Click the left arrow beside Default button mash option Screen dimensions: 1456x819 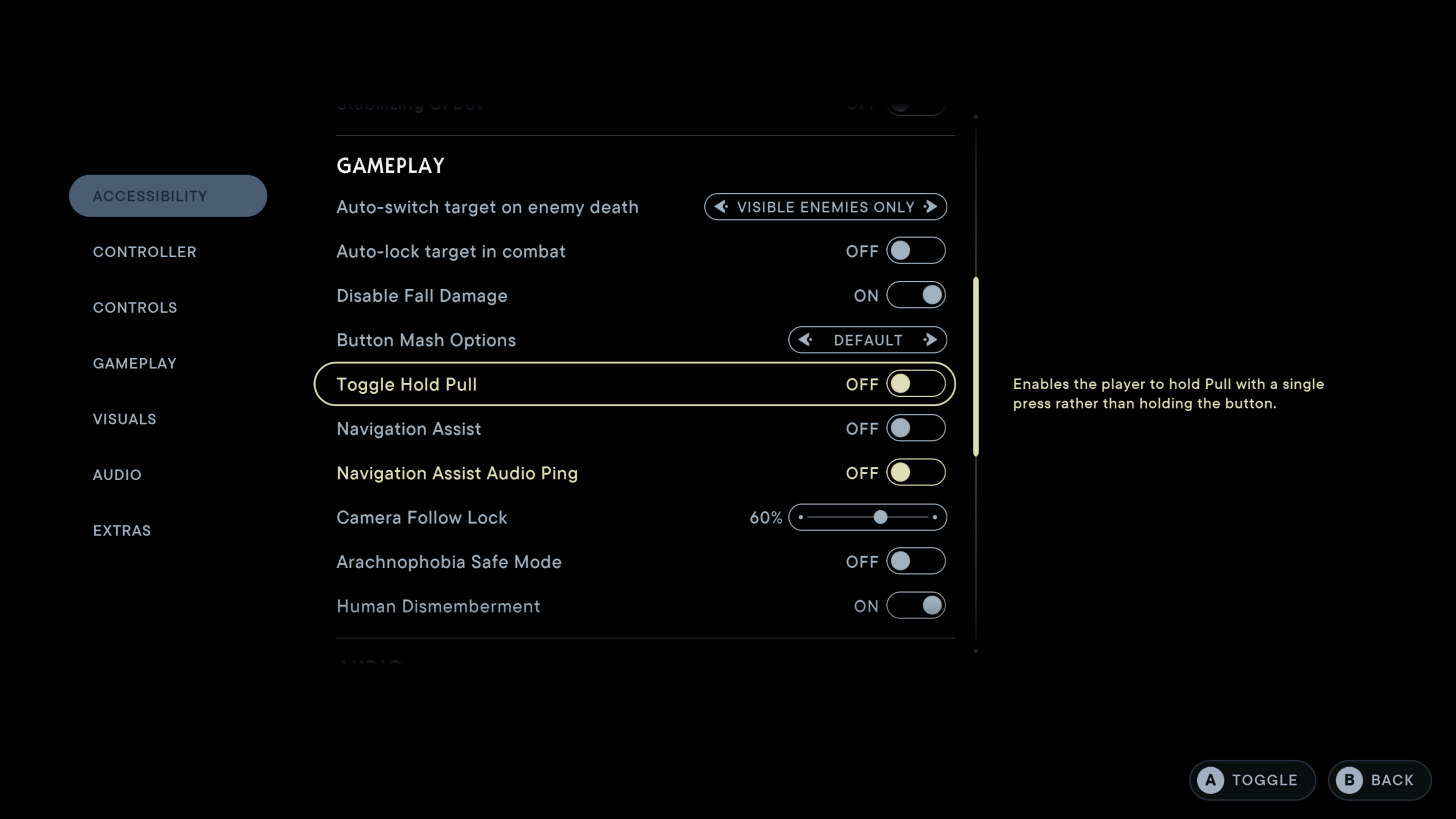point(806,340)
